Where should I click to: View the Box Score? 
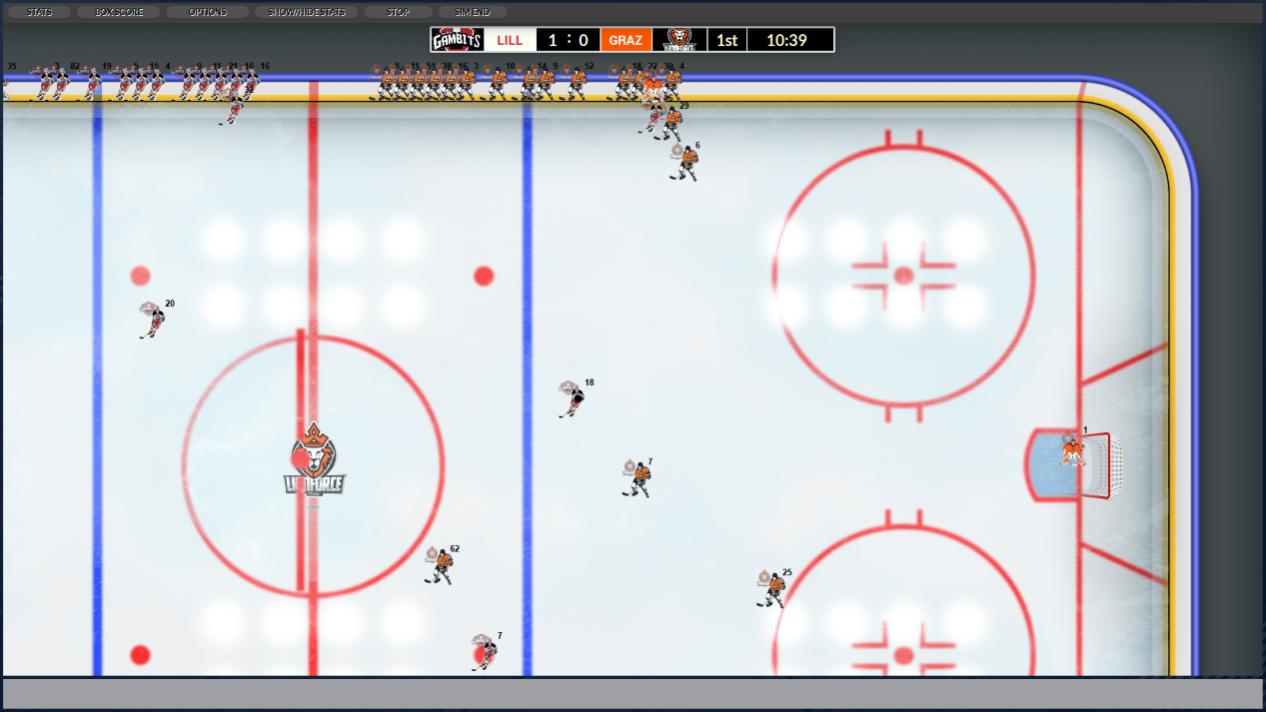pyautogui.click(x=119, y=12)
